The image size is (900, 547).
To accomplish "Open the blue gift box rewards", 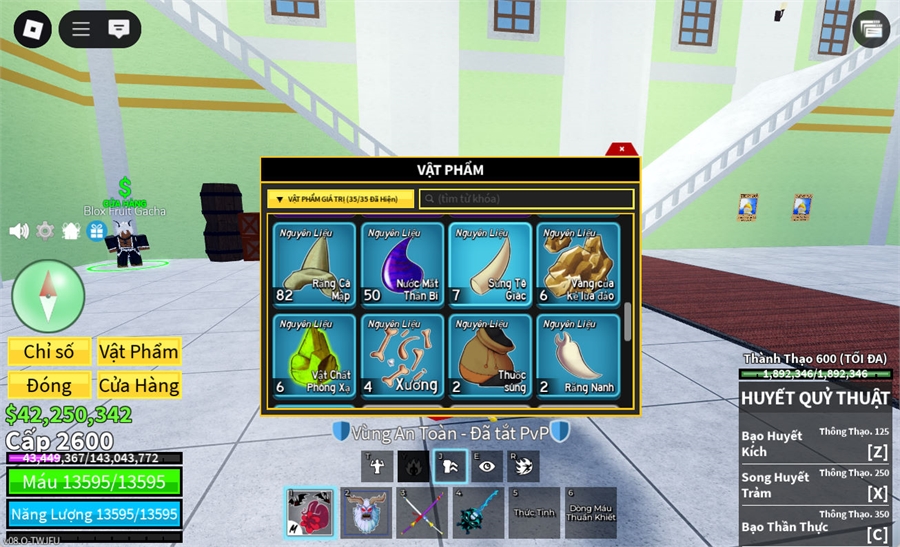I will [x=97, y=231].
